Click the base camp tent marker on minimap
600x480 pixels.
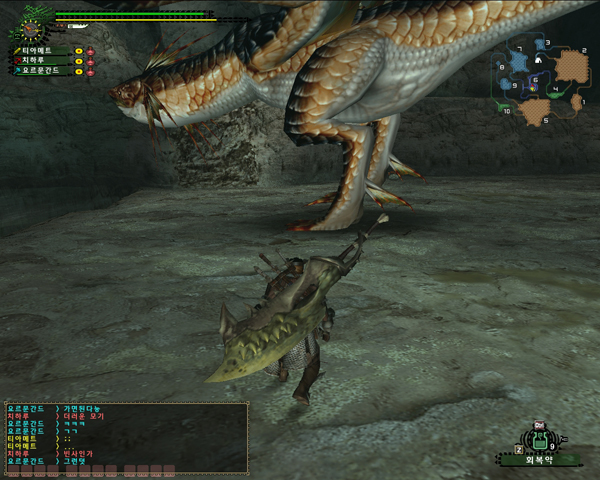[540, 60]
